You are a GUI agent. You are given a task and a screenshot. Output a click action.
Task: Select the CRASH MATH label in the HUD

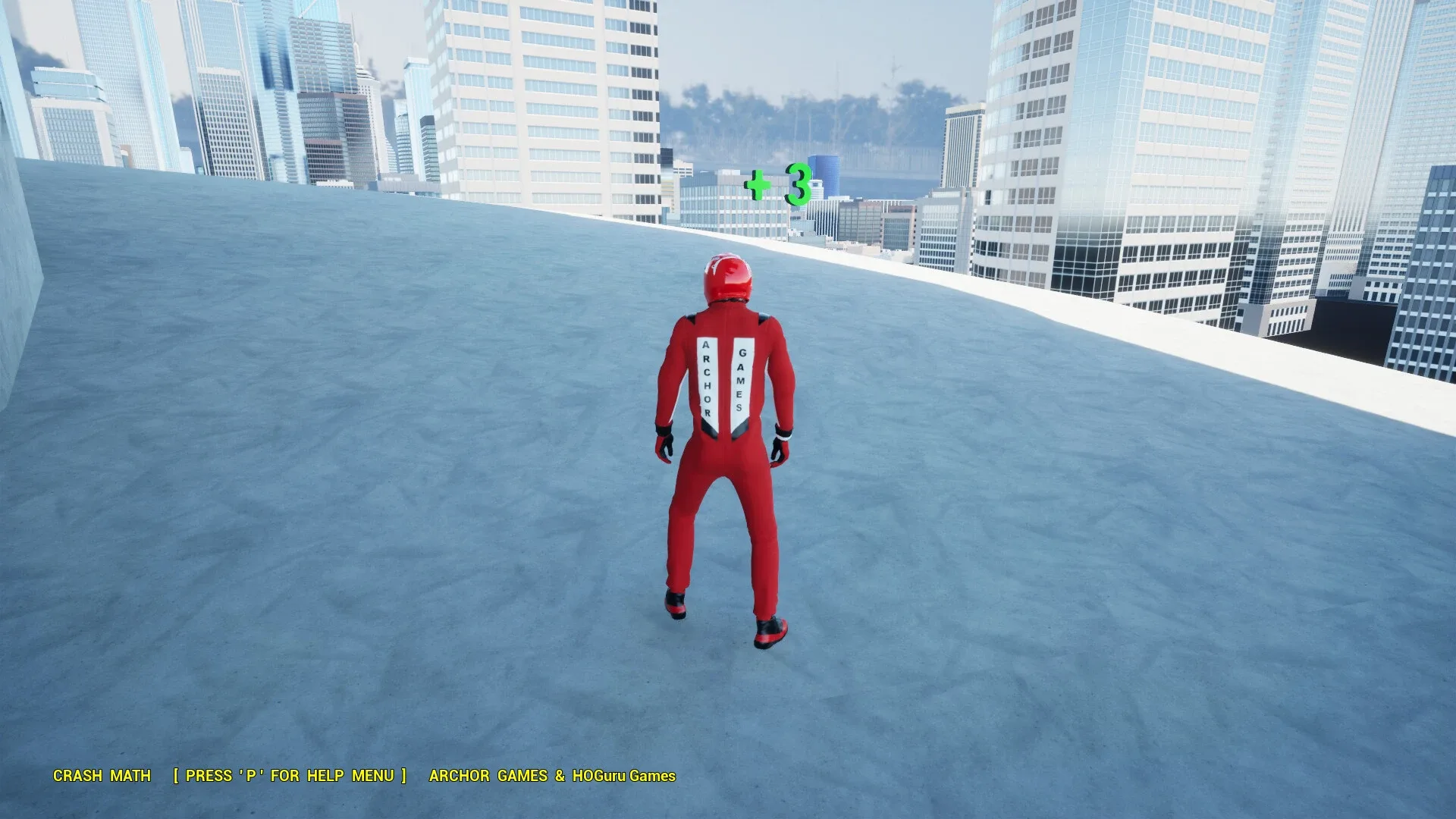pyautogui.click(x=101, y=776)
